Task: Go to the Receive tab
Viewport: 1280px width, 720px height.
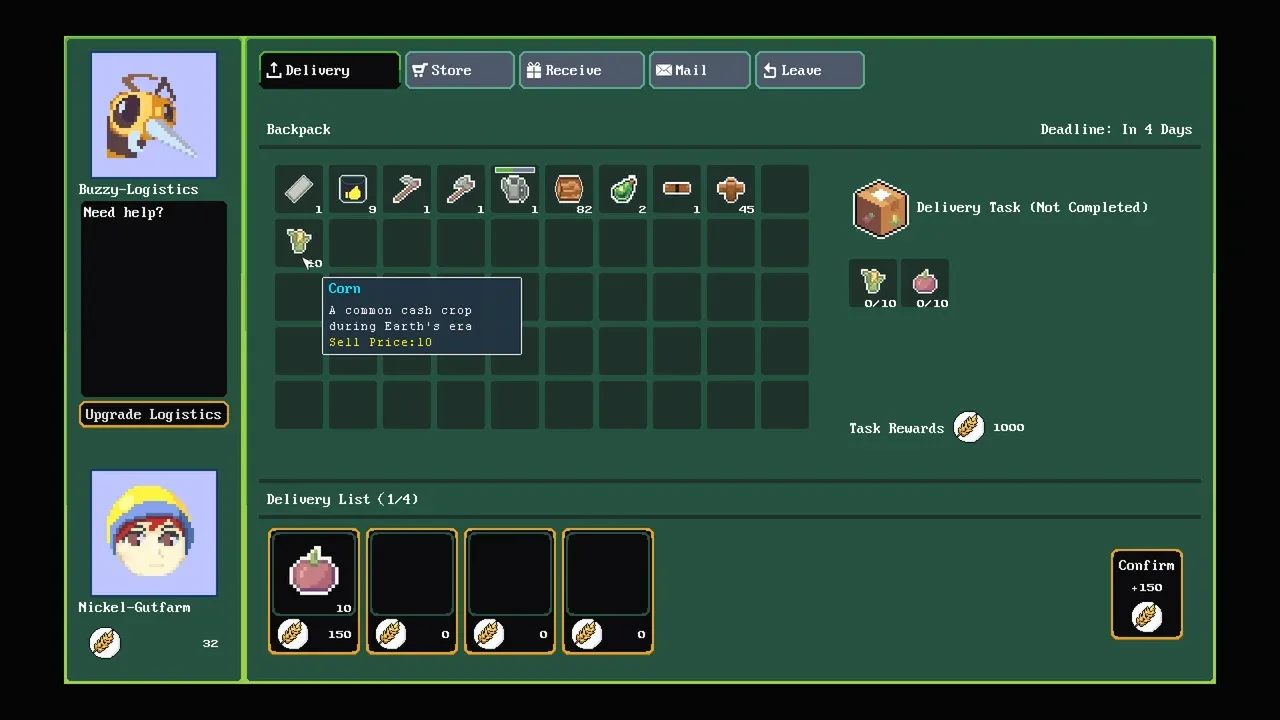Action: tap(581, 70)
